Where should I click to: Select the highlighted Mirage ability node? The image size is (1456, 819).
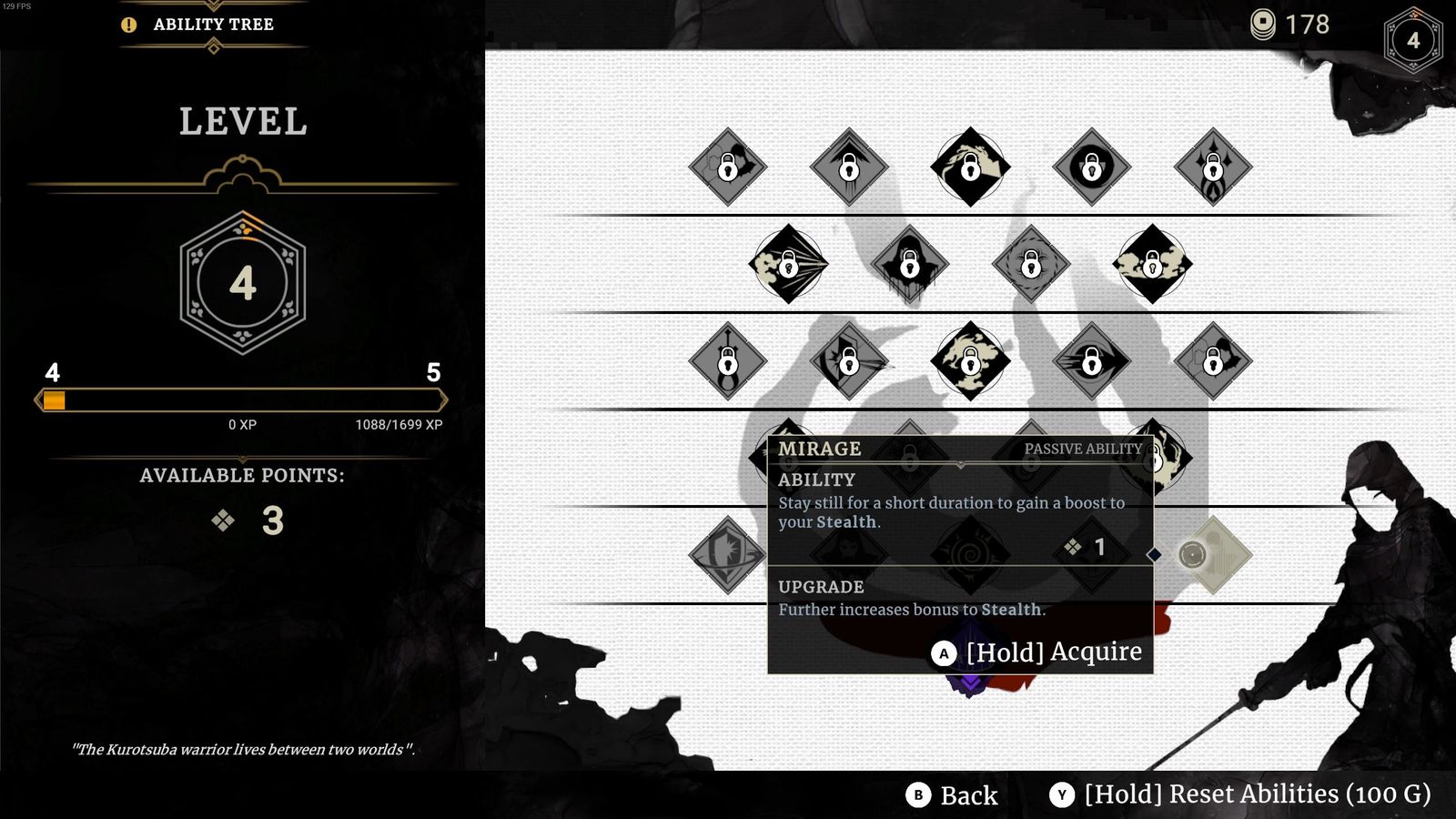coord(1212,554)
